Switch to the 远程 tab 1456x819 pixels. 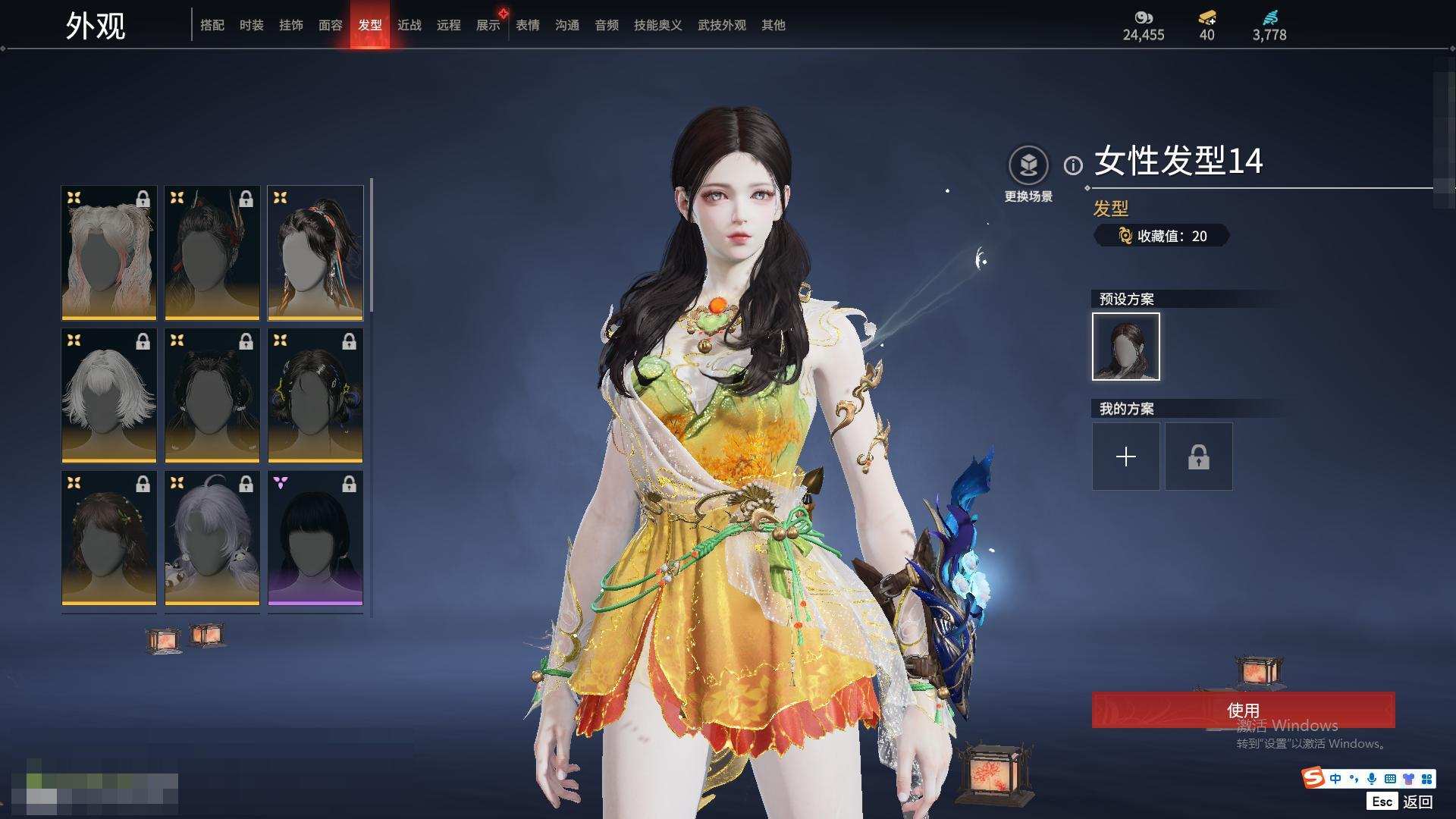[448, 25]
